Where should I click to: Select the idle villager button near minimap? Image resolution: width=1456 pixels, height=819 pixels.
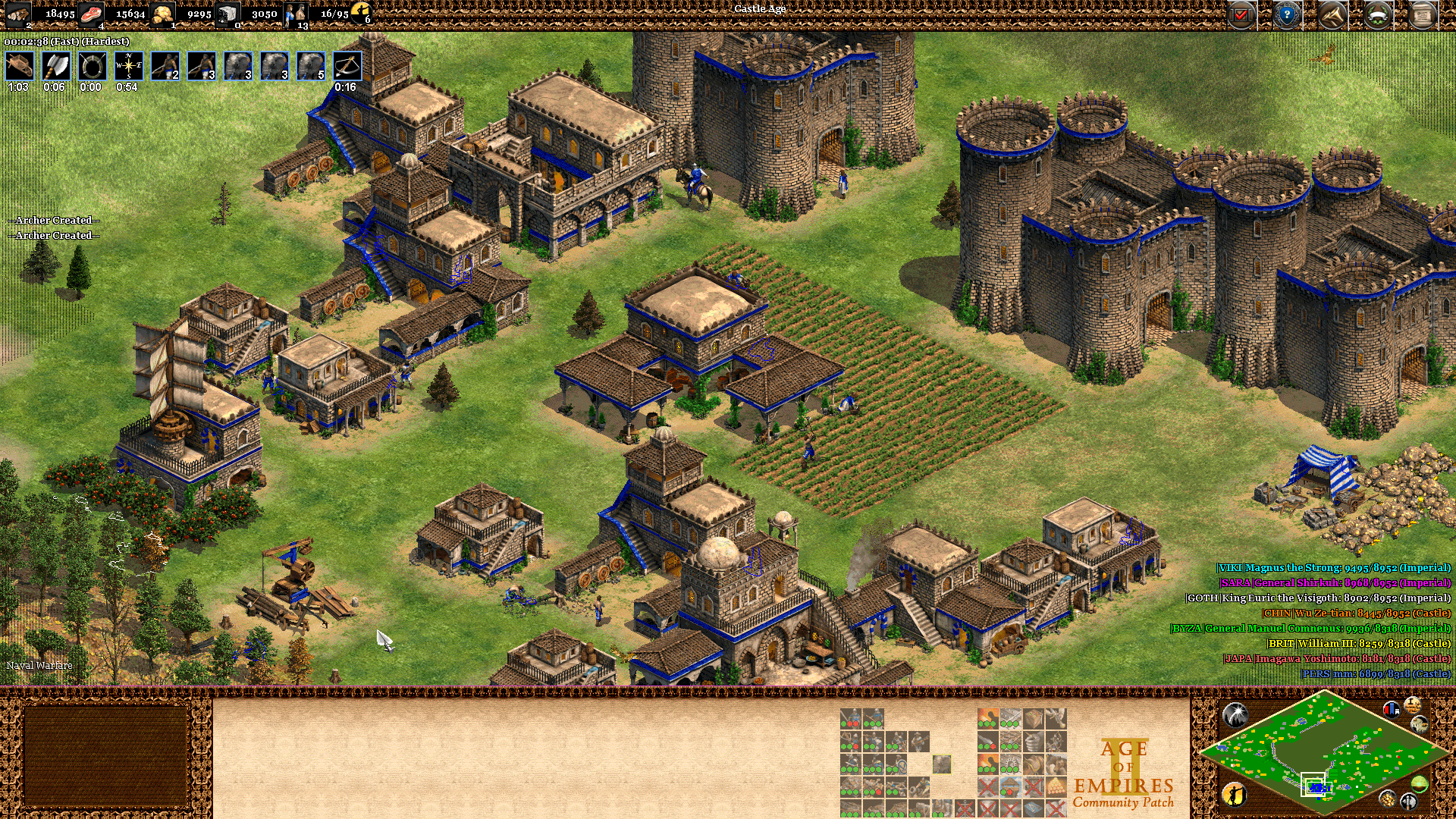1235,794
